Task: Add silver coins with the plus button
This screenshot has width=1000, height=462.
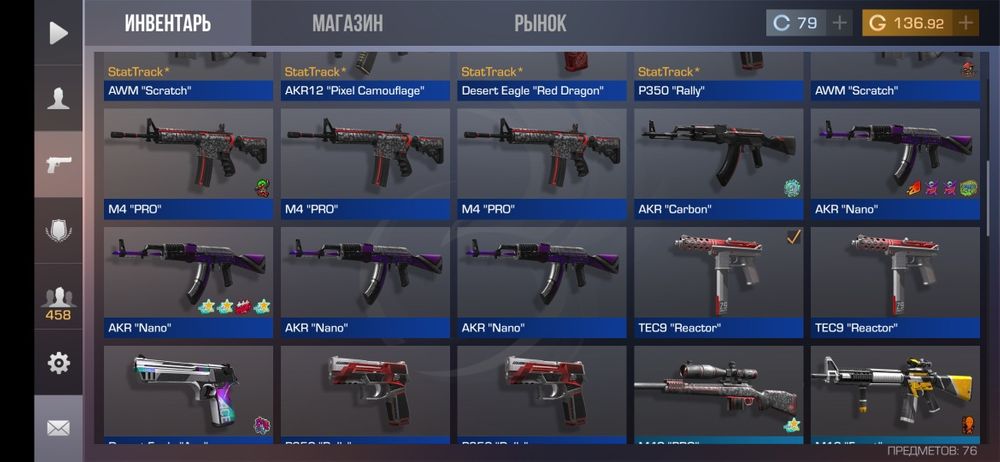Action: pos(839,23)
